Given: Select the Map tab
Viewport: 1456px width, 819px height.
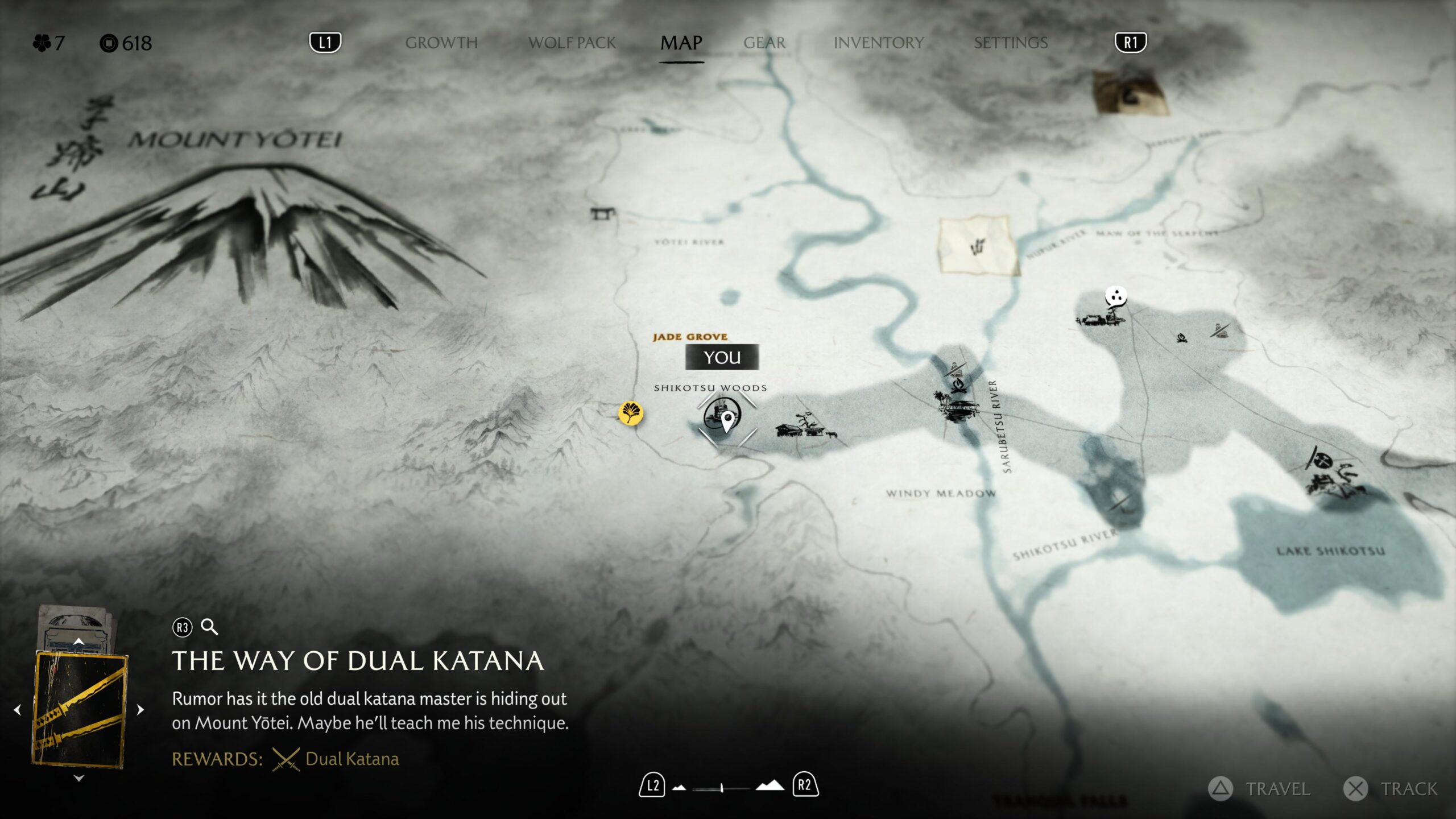Looking at the screenshot, I should click(681, 43).
